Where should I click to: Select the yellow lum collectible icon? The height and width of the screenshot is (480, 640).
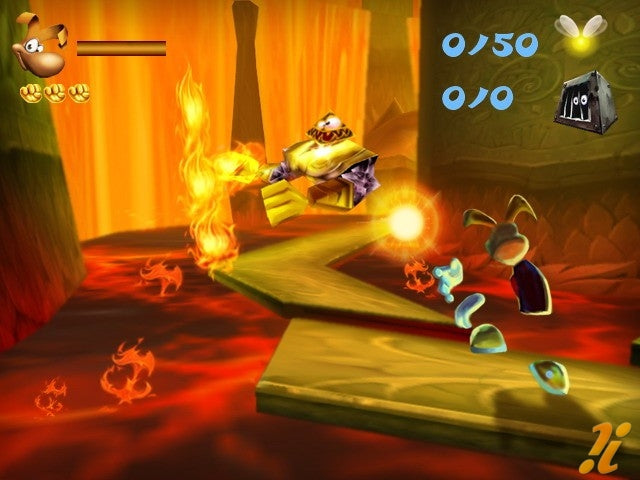574,36
